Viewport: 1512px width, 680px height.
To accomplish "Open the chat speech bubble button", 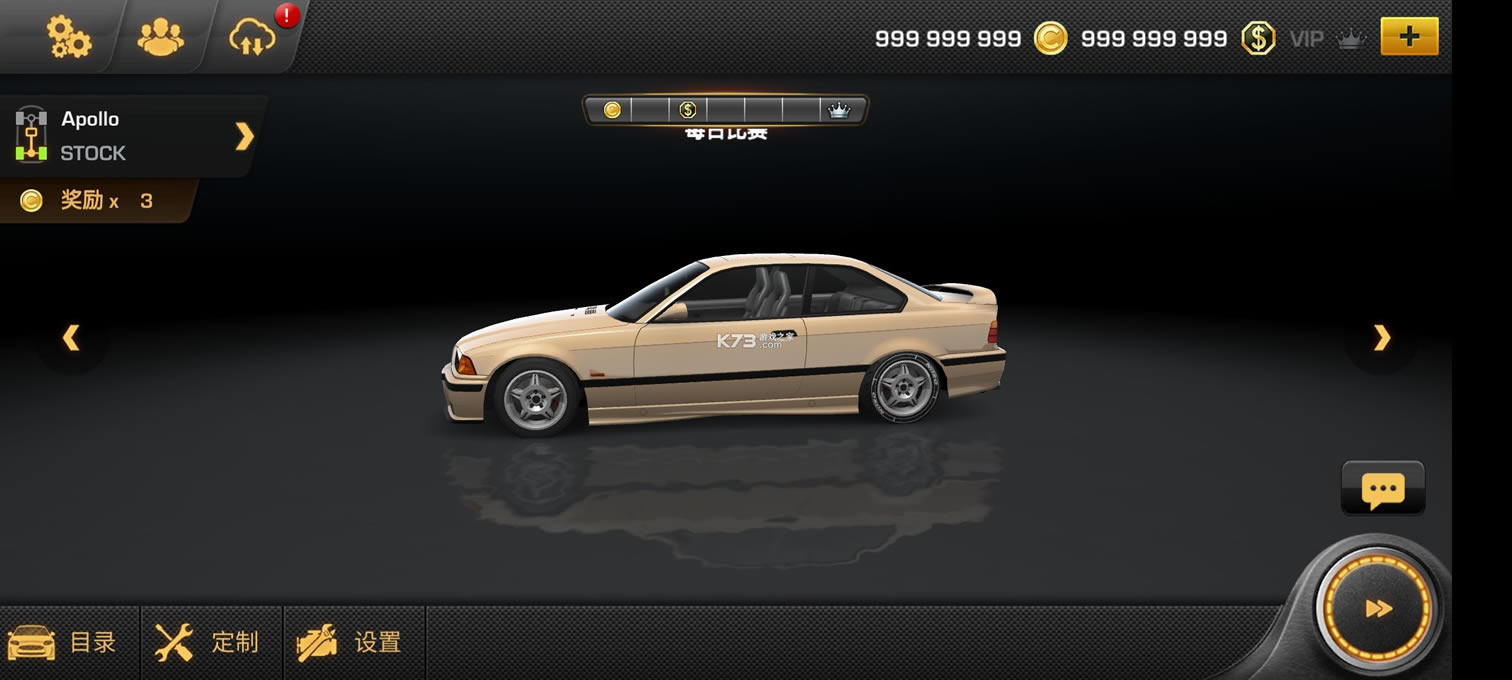I will [1382, 489].
